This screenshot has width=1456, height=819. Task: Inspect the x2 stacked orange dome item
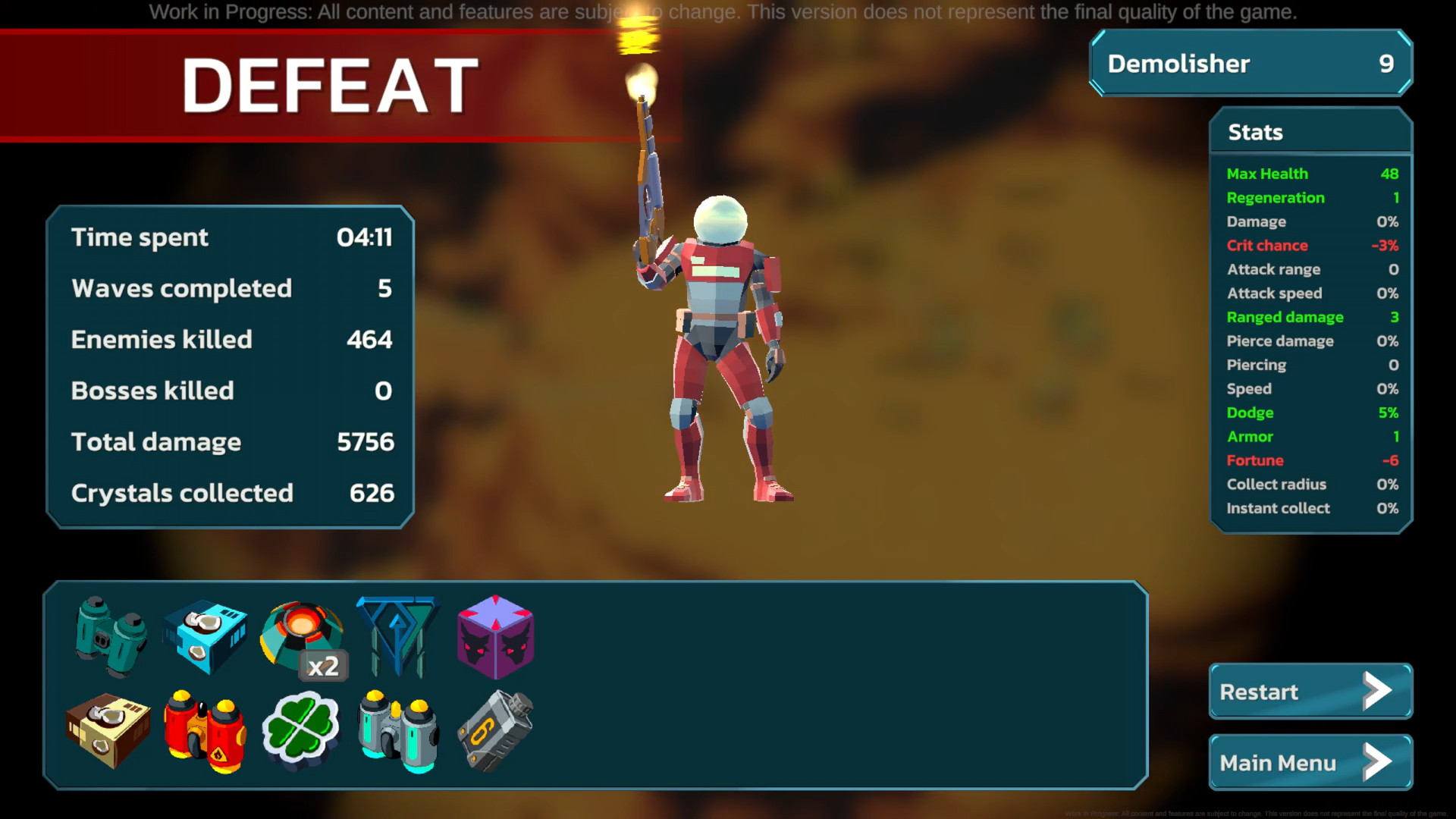302,635
